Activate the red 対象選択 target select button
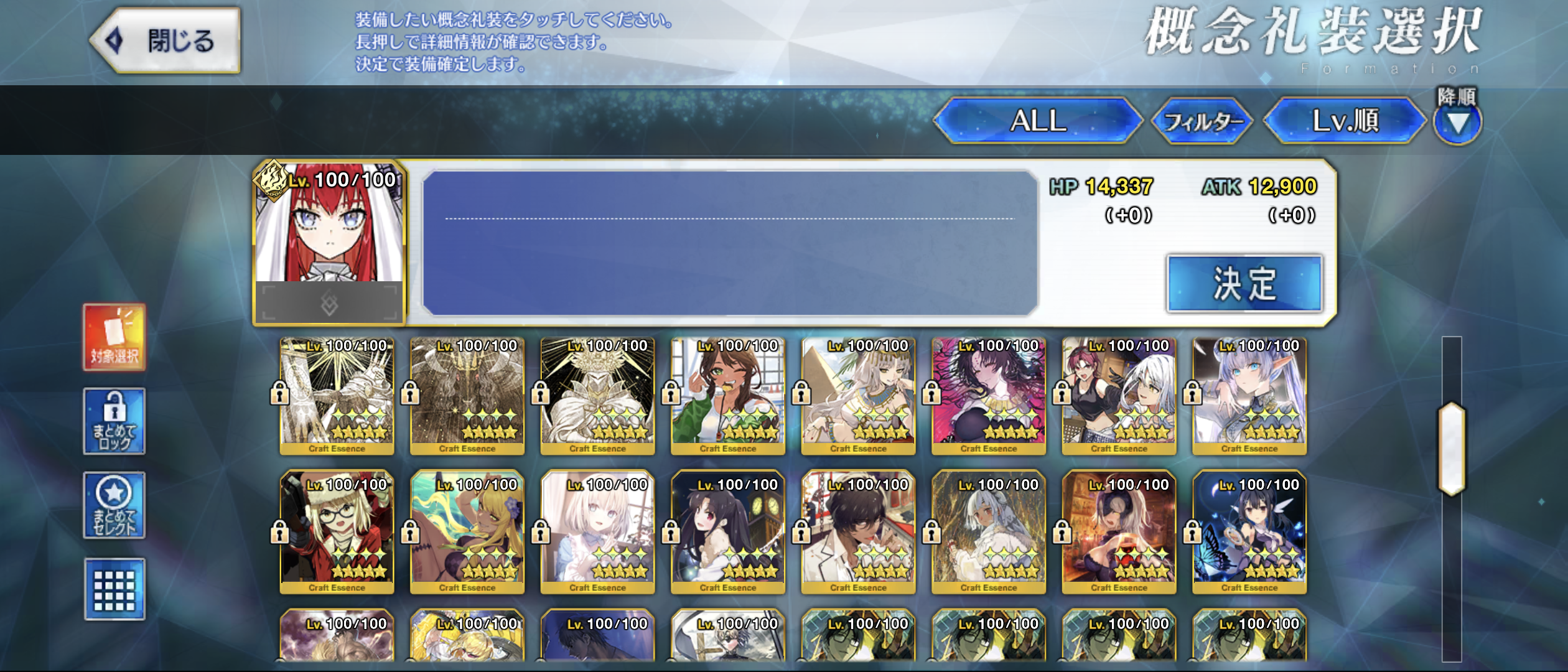This screenshot has height=672, width=1568. 114,337
